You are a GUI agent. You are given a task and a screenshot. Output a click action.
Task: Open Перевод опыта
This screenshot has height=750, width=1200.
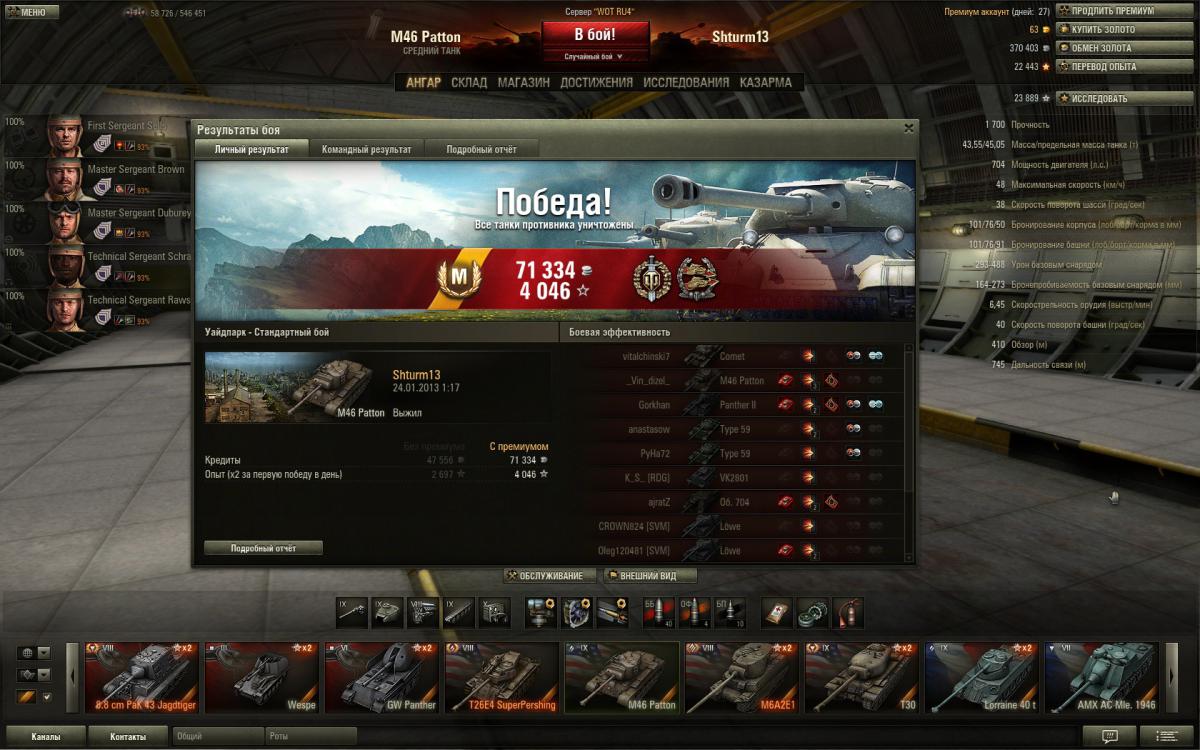pos(1124,67)
